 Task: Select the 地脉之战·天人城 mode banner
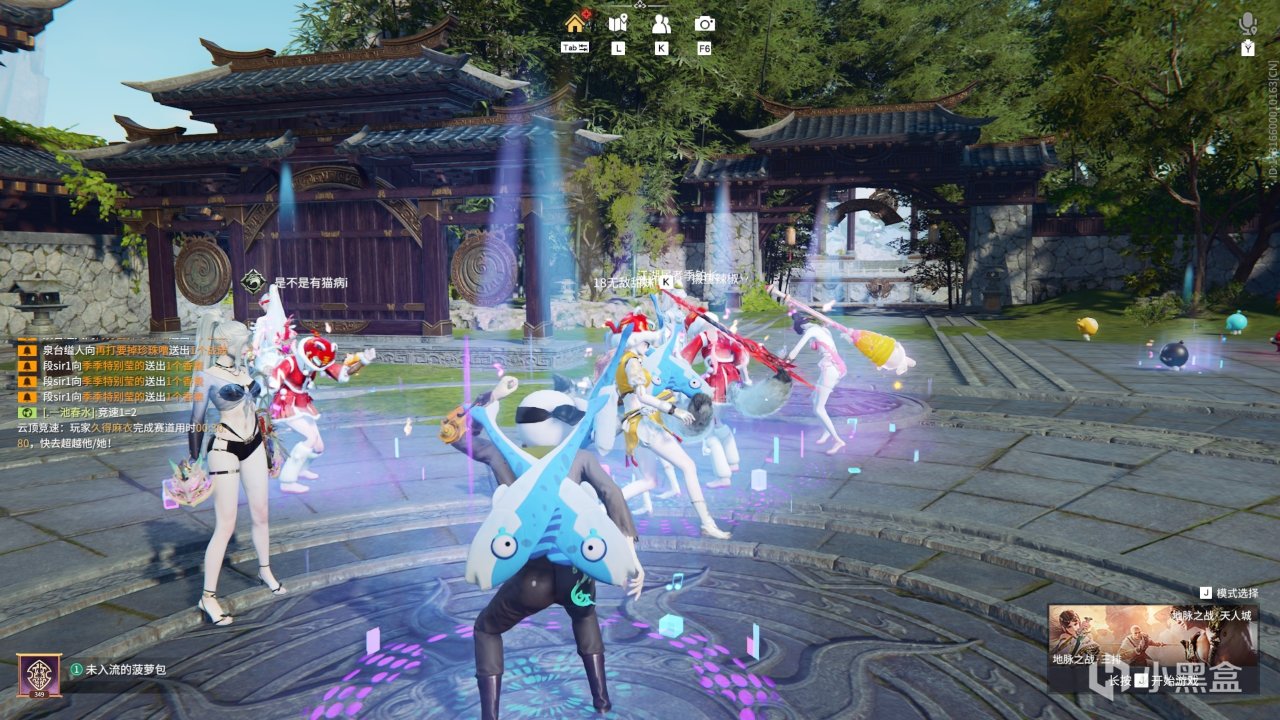[1212, 616]
